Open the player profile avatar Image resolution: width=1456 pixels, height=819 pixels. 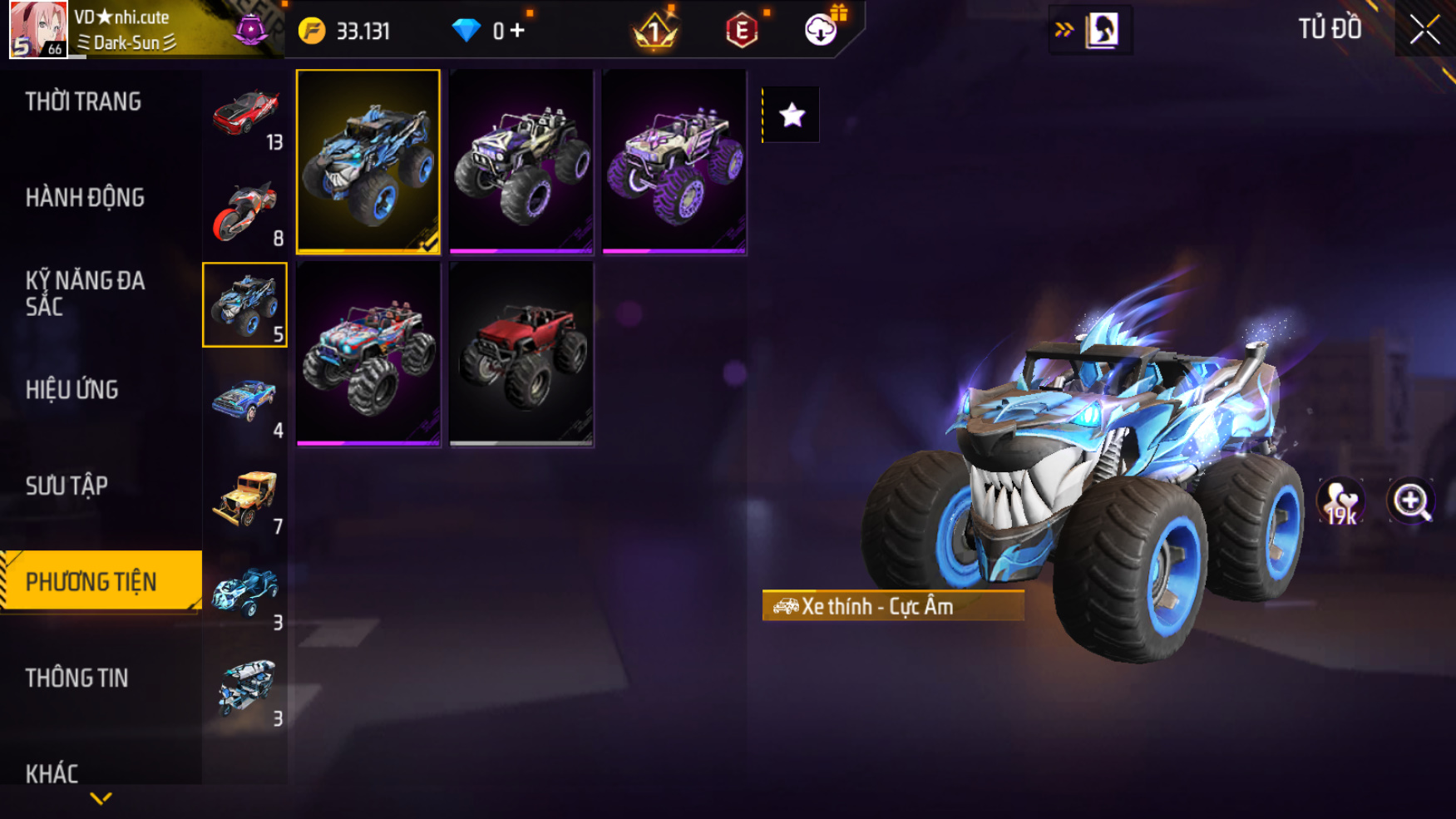(38, 30)
